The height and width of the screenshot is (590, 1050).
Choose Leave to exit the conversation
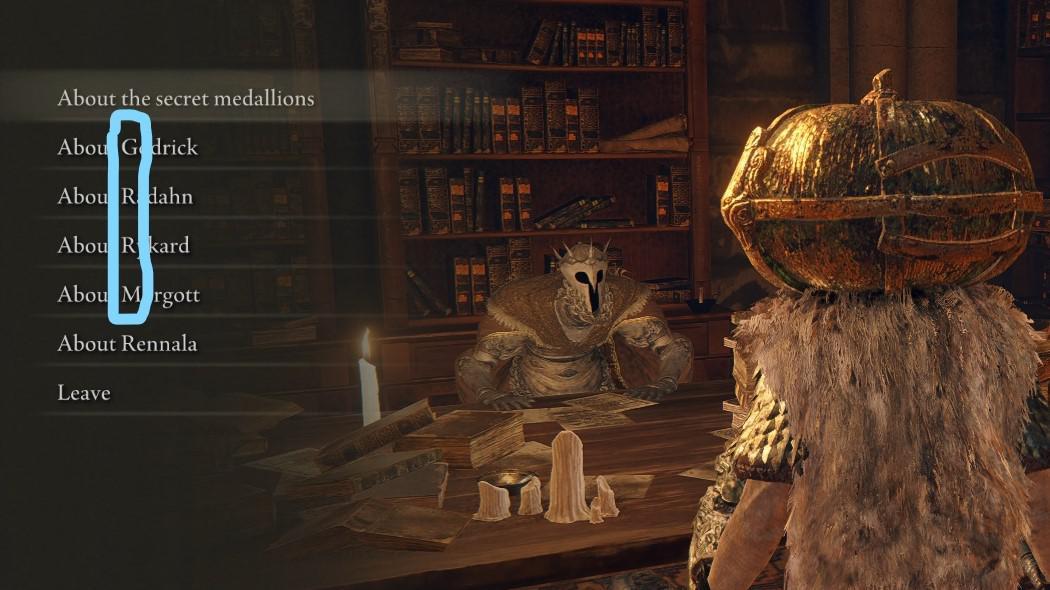click(84, 393)
